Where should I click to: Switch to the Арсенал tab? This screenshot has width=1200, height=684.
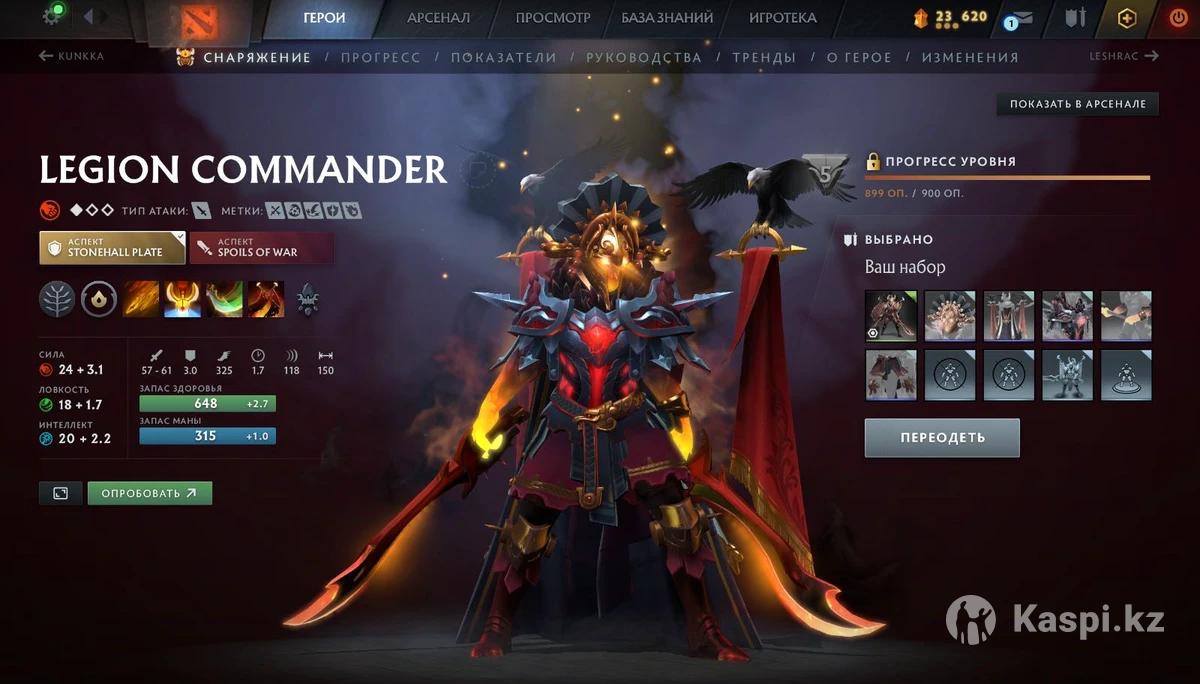[x=438, y=18]
